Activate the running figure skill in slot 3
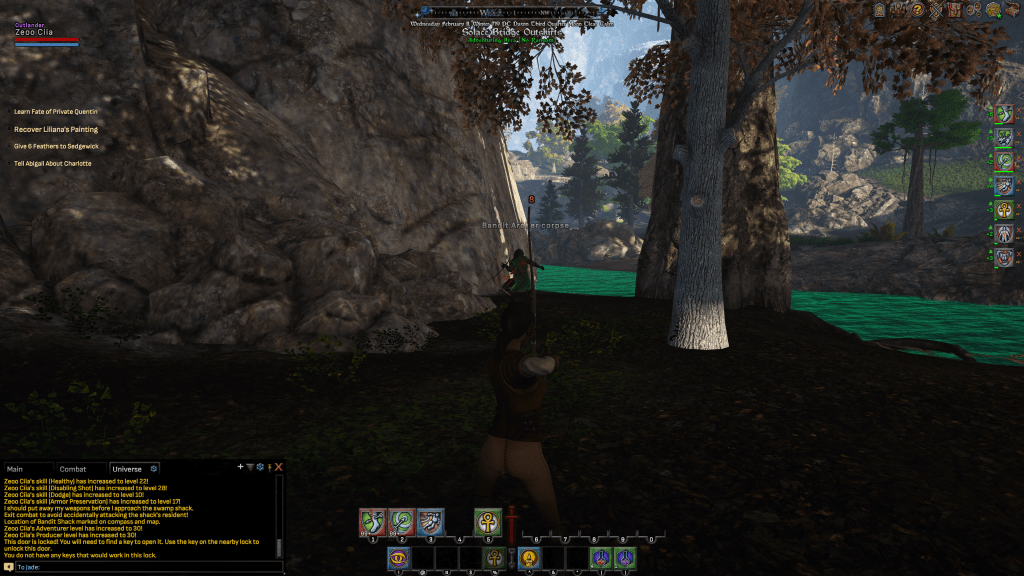The height and width of the screenshot is (576, 1024). (431, 522)
